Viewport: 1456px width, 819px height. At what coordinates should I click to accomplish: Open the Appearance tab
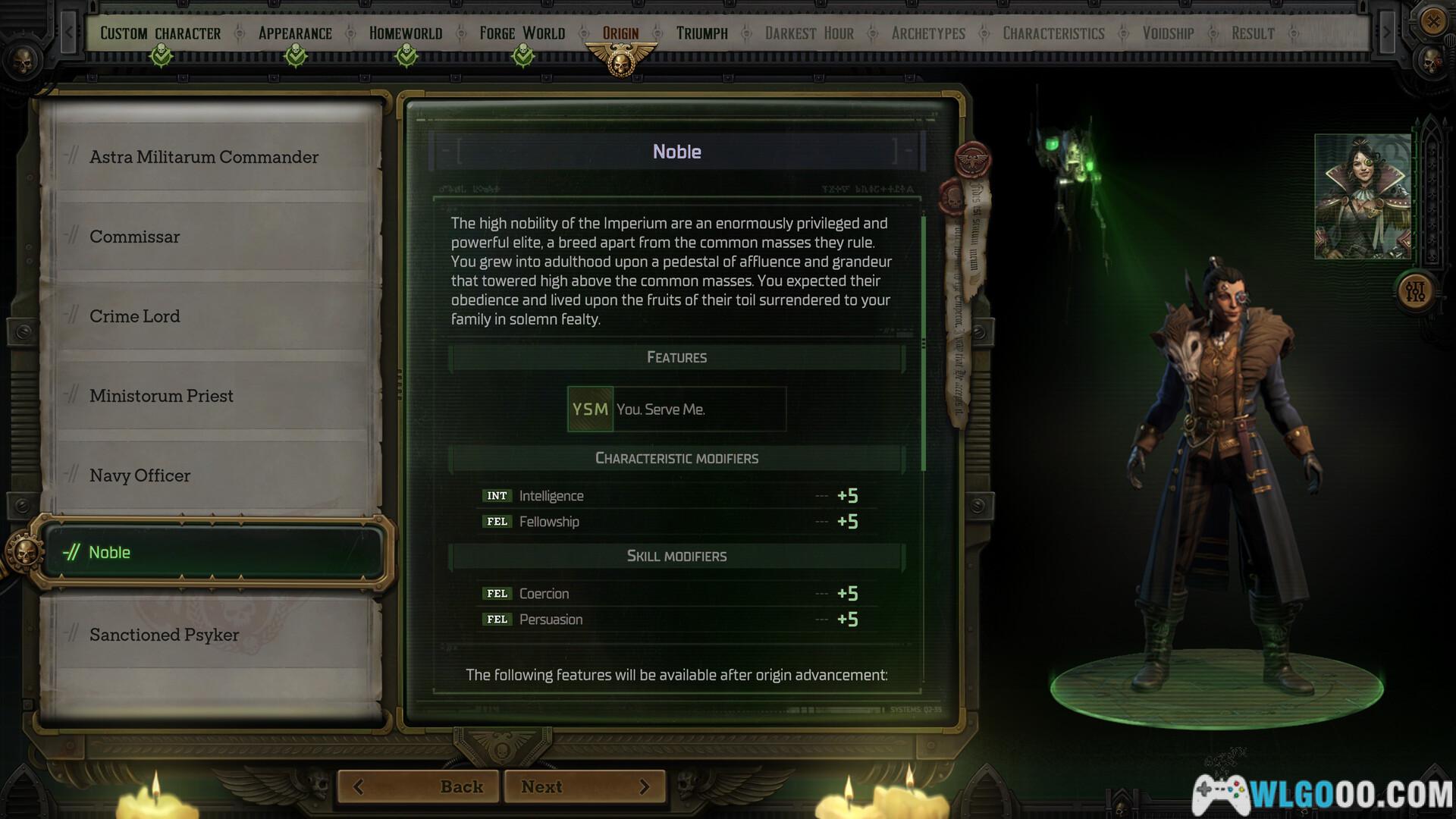coord(295,33)
